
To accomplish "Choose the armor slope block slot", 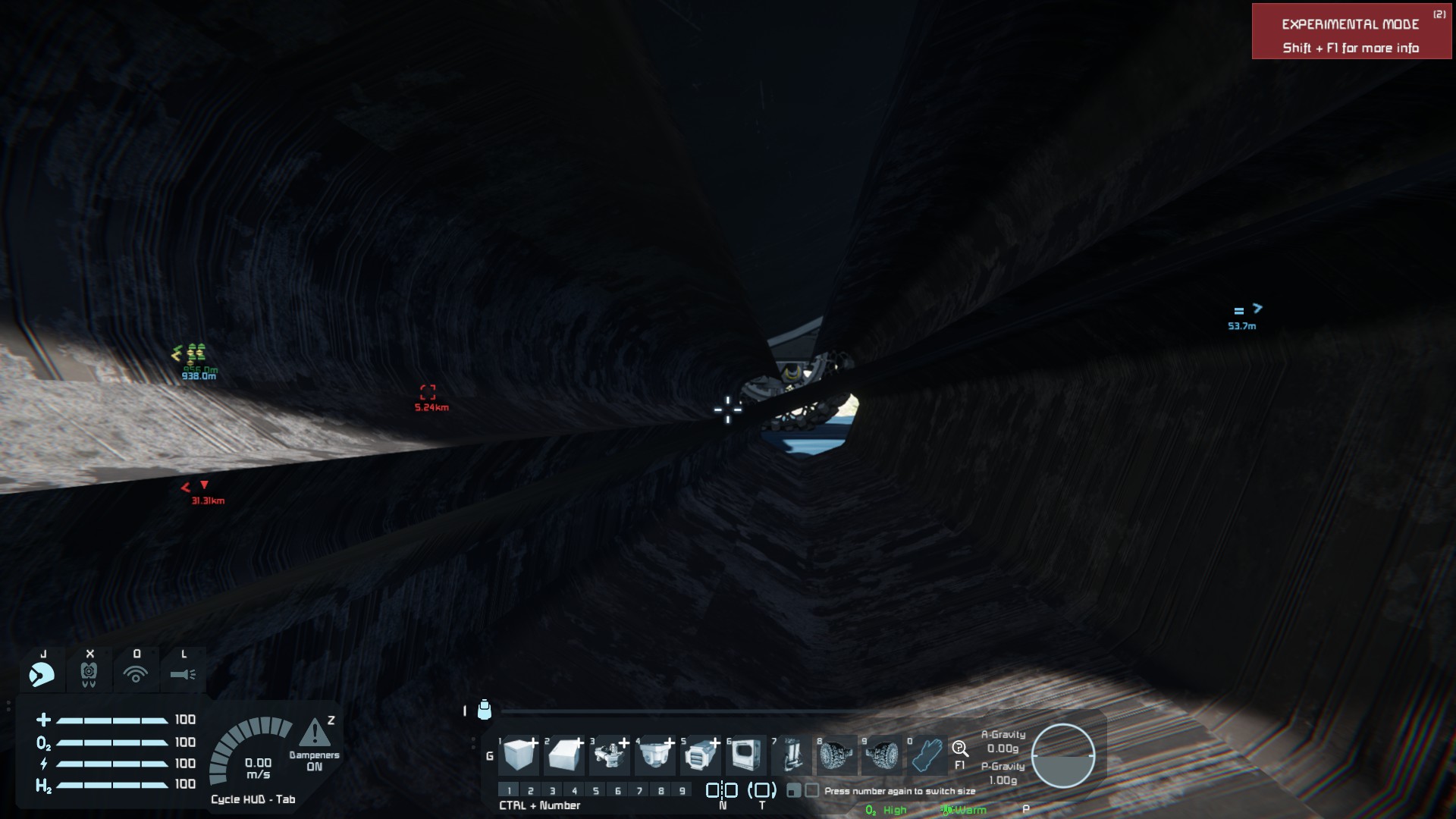I will [564, 755].
